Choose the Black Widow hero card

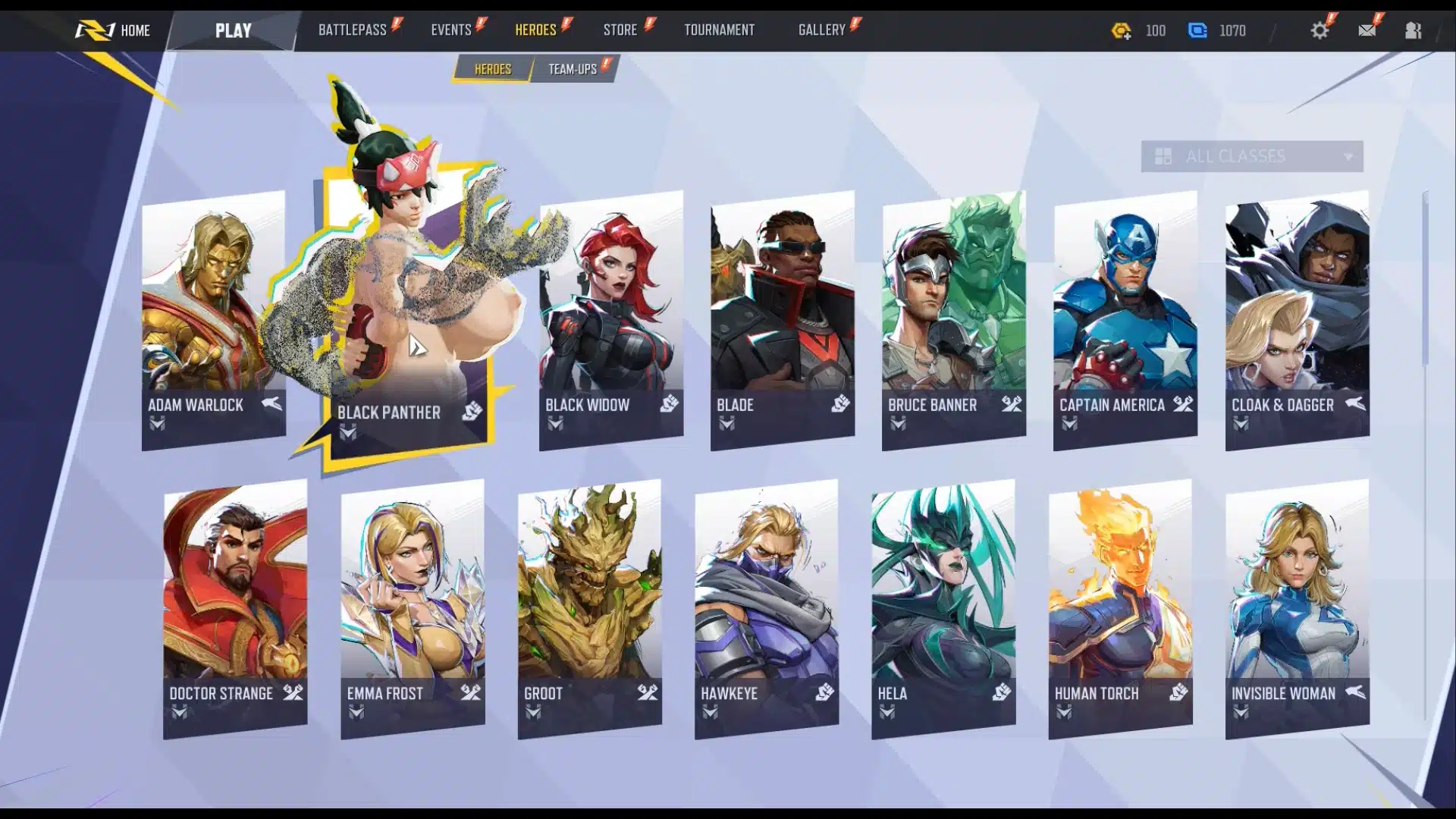click(611, 318)
